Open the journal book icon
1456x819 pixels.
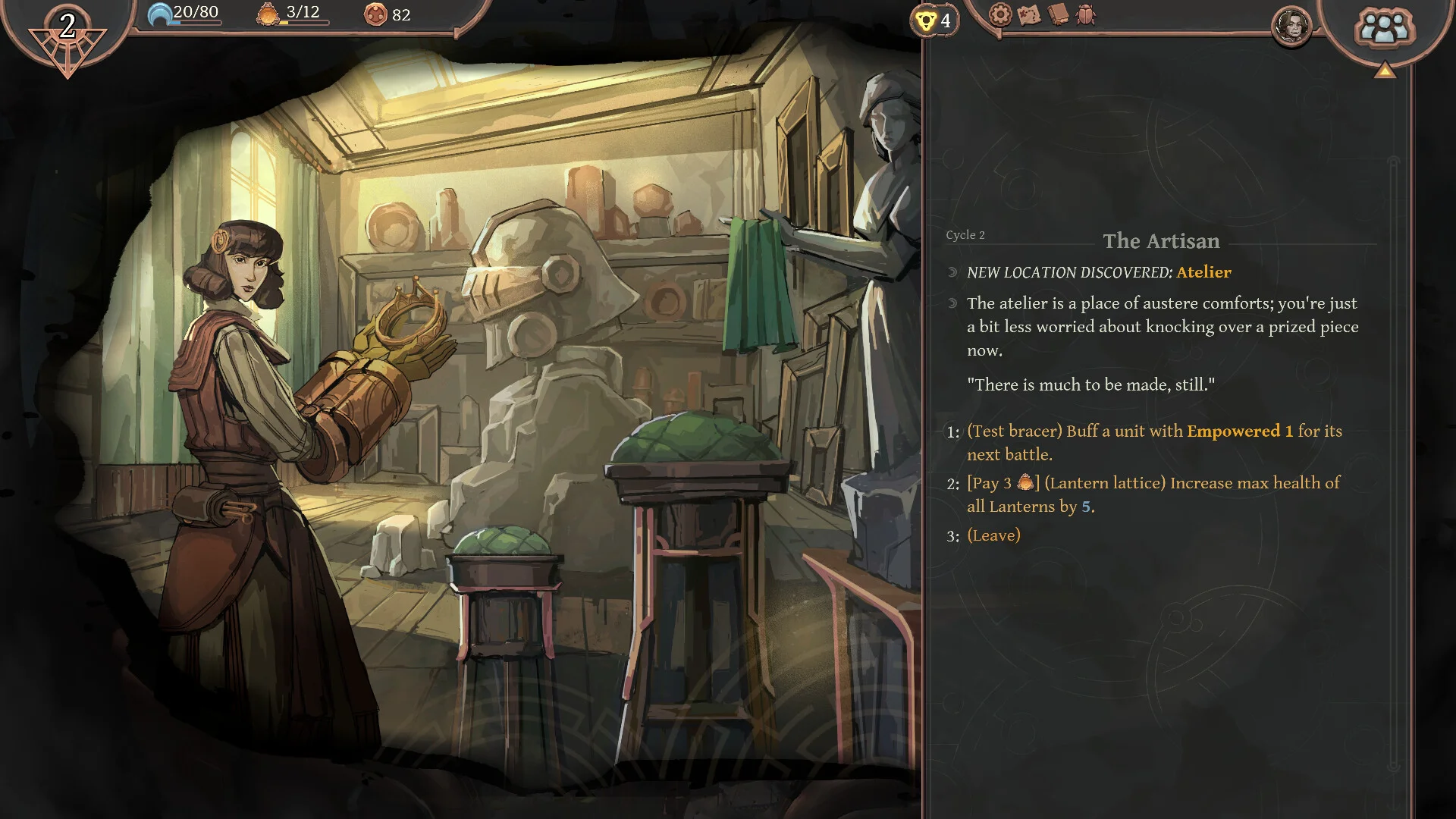pos(1058,14)
